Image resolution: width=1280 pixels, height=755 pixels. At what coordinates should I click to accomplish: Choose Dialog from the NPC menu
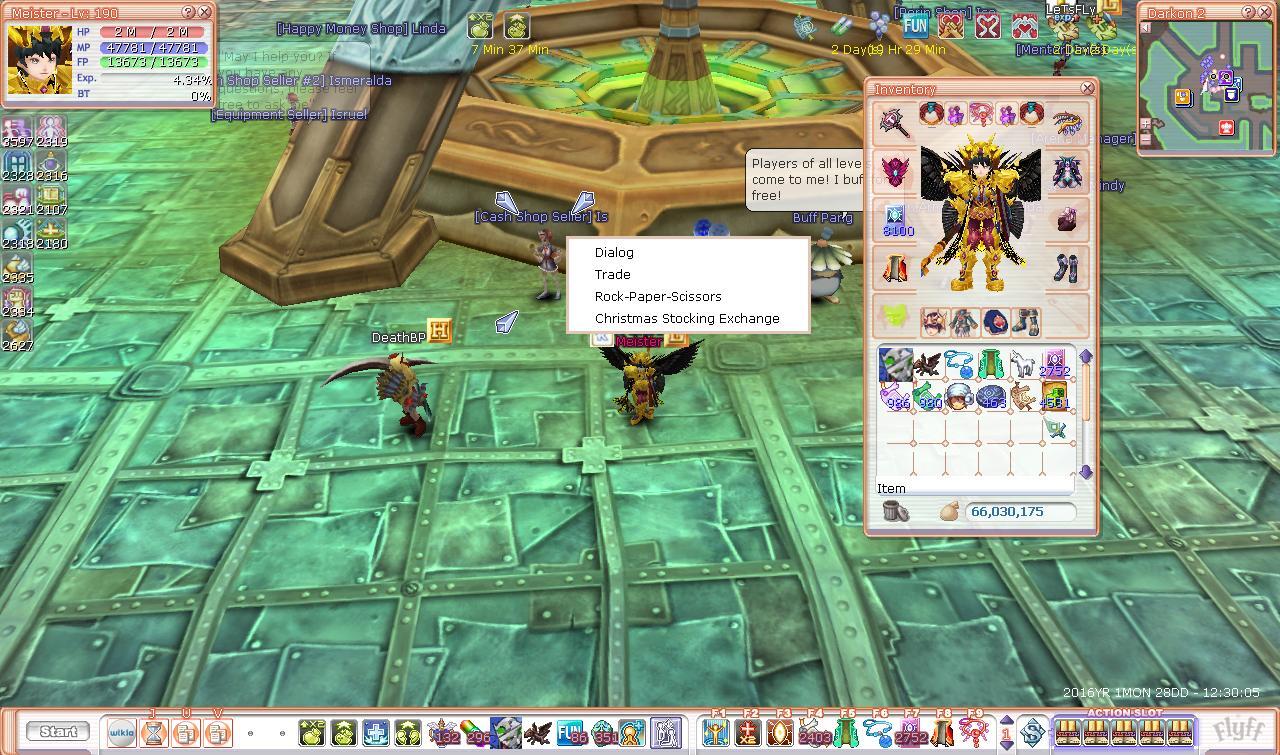(x=614, y=253)
